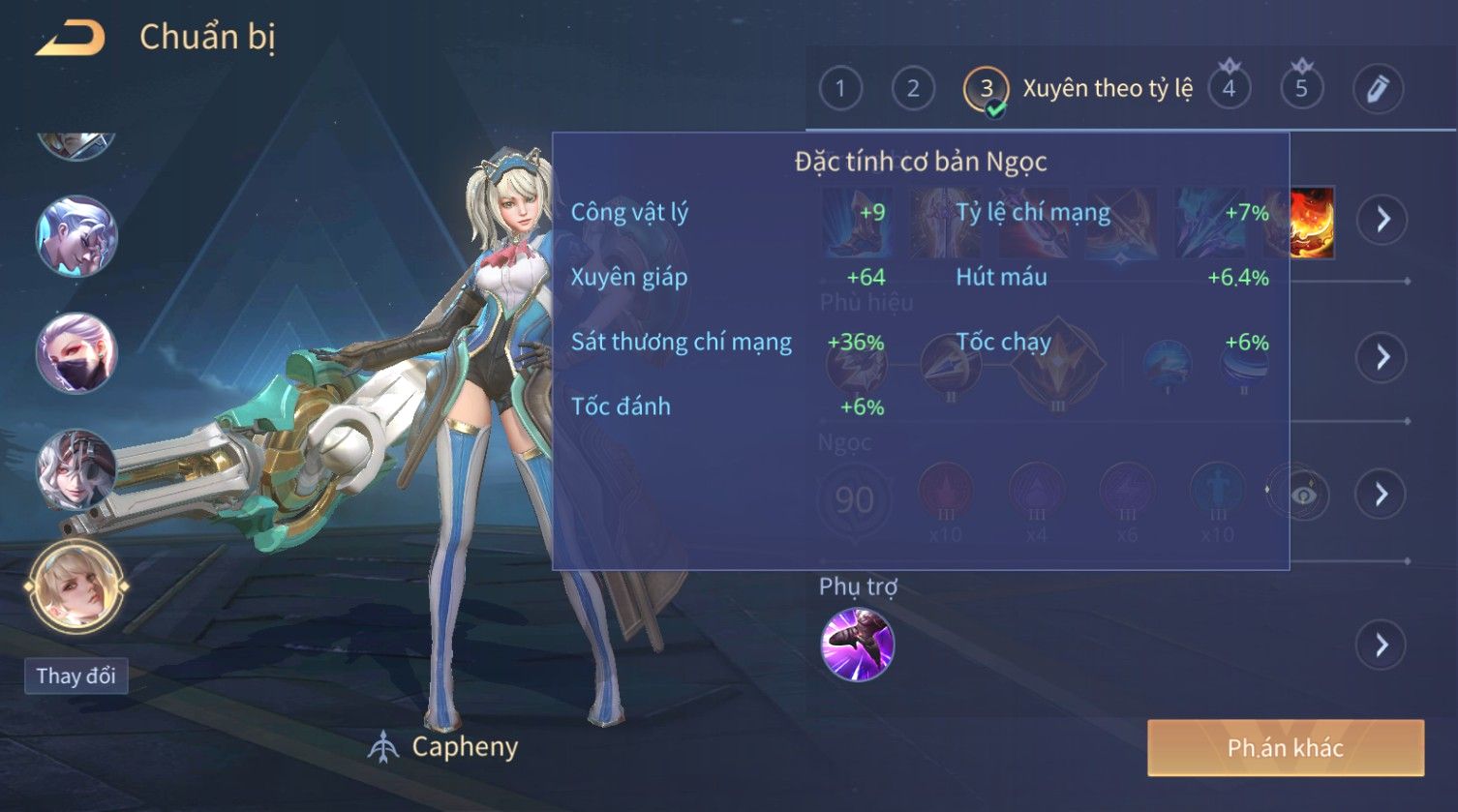This screenshot has width=1458, height=812.
Task: Select locked loadout preset 5
Action: pos(1301,89)
